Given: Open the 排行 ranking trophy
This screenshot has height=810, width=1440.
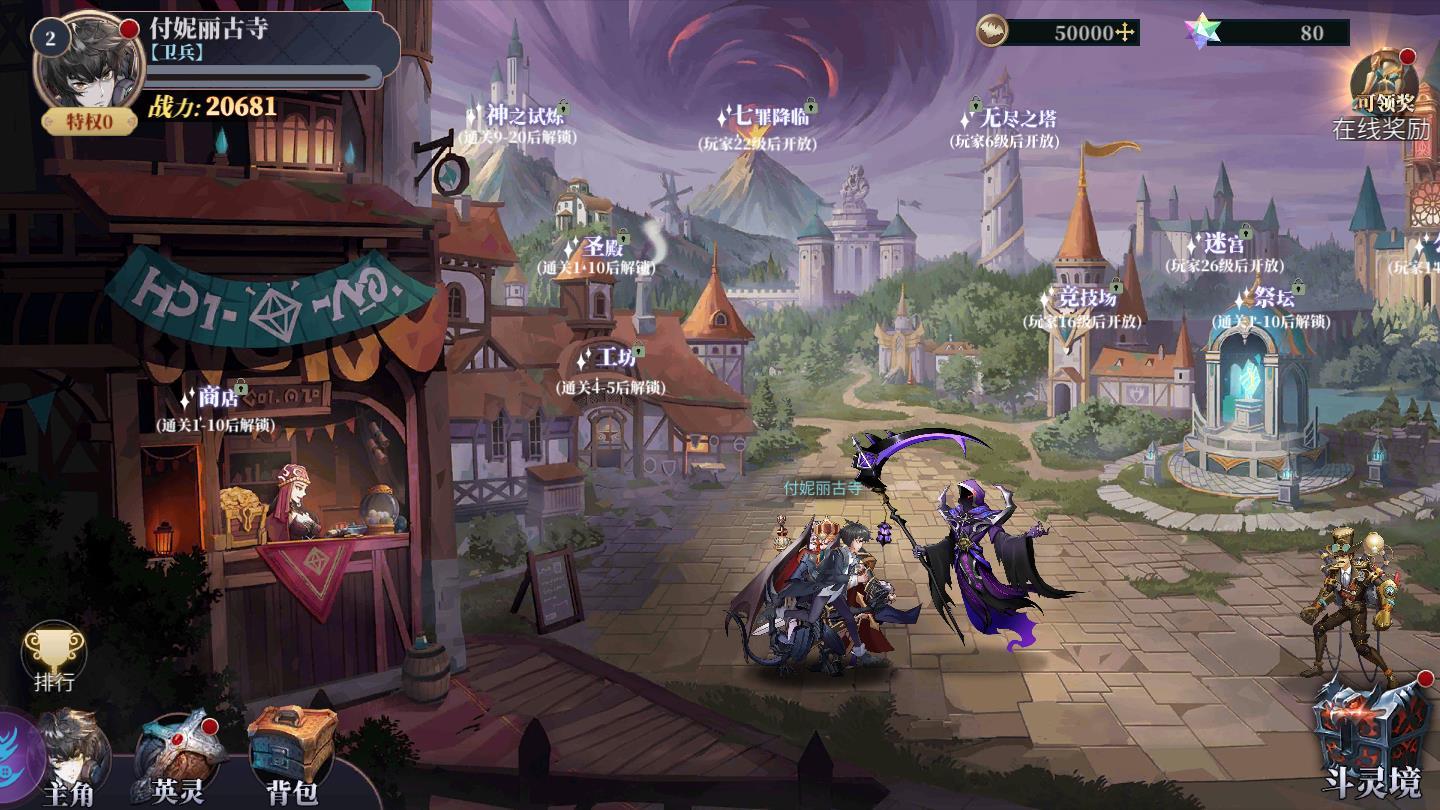Looking at the screenshot, I should [54, 658].
